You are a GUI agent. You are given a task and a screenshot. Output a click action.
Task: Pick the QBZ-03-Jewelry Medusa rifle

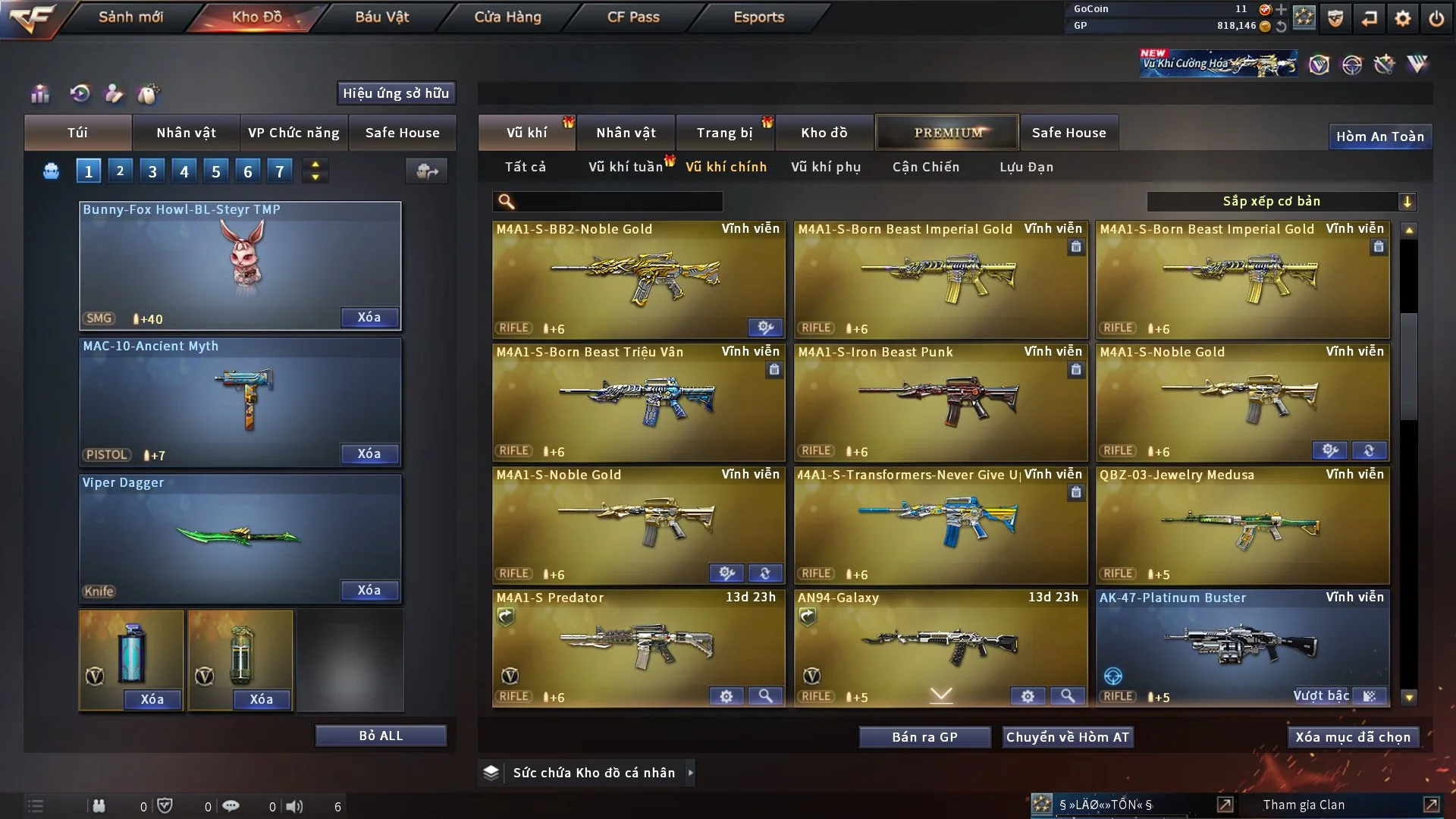point(1242,525)
